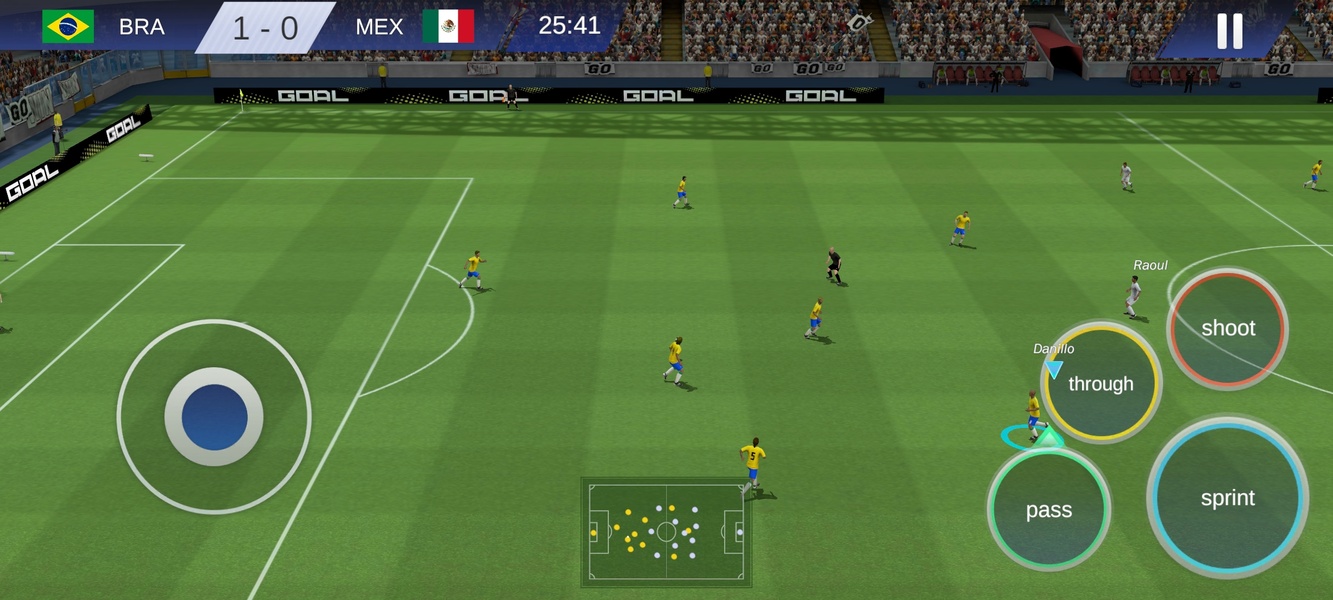Tap the shoot button
The image size is (1333, 600).
(x=1227, y=328)
